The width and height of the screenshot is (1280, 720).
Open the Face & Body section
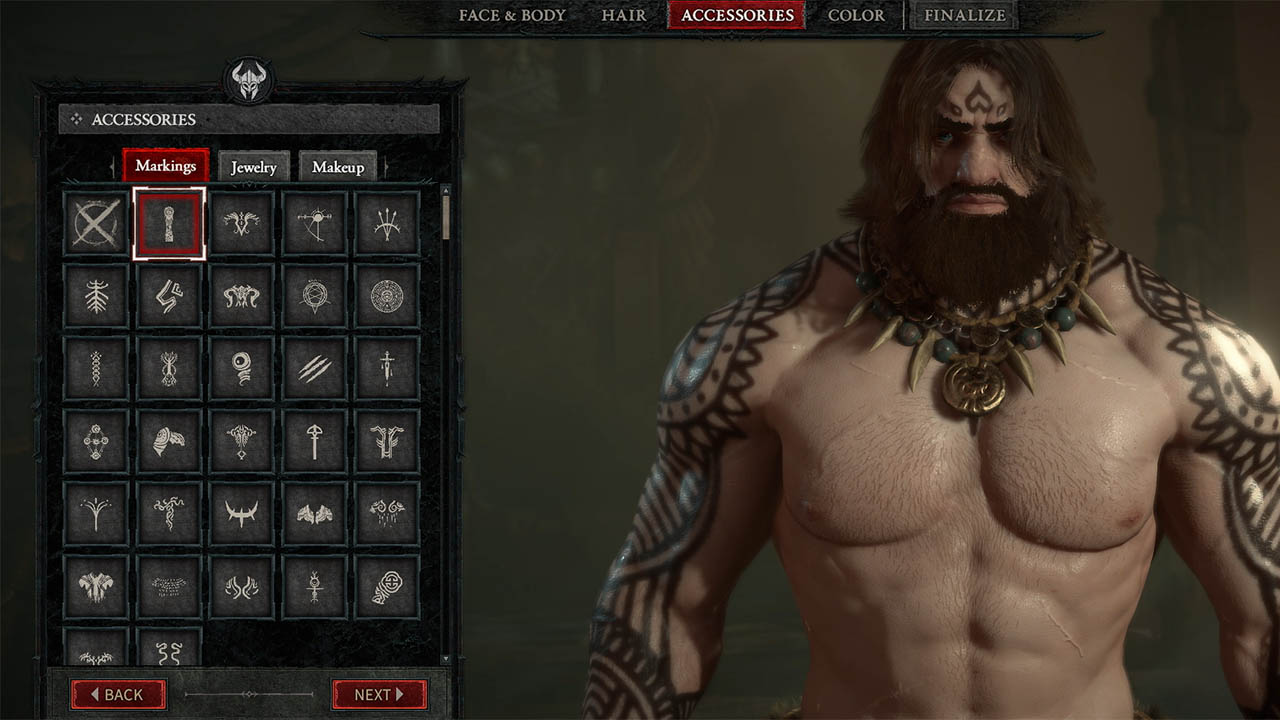point(510,16)
